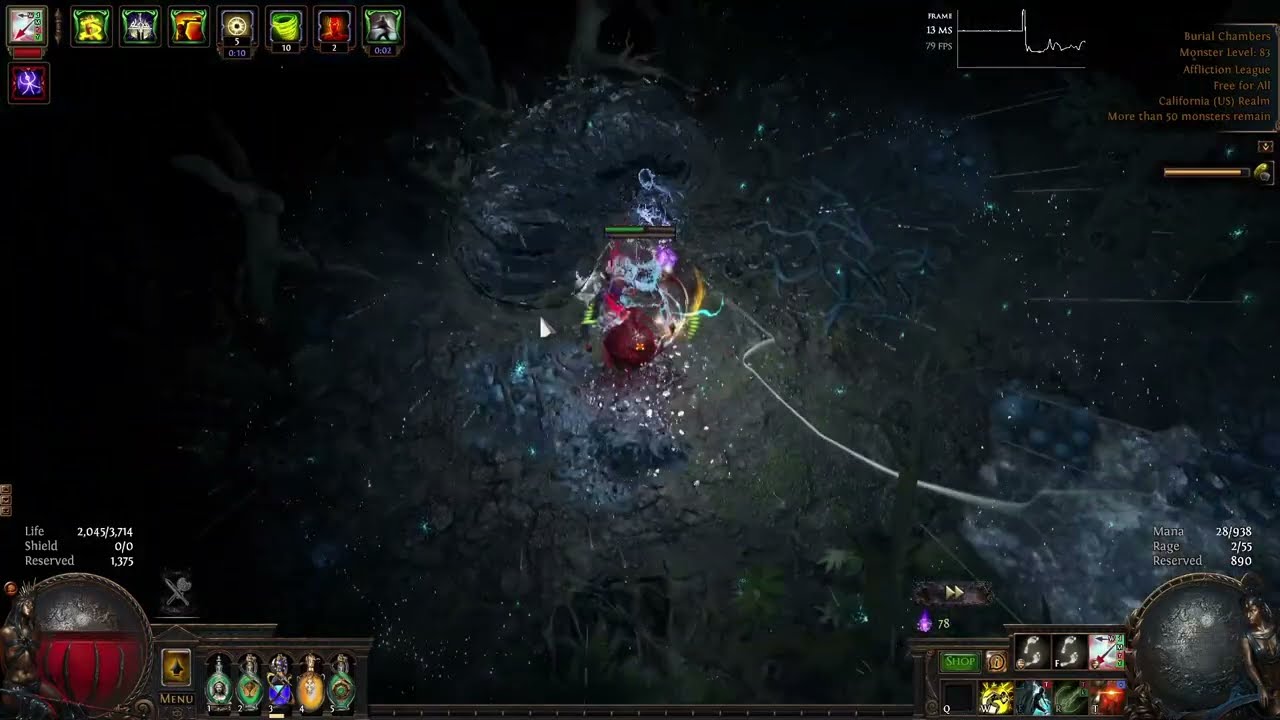Click the crossed sword and axe icon
The image size is (1280, 720).
[x=178, y=591]
